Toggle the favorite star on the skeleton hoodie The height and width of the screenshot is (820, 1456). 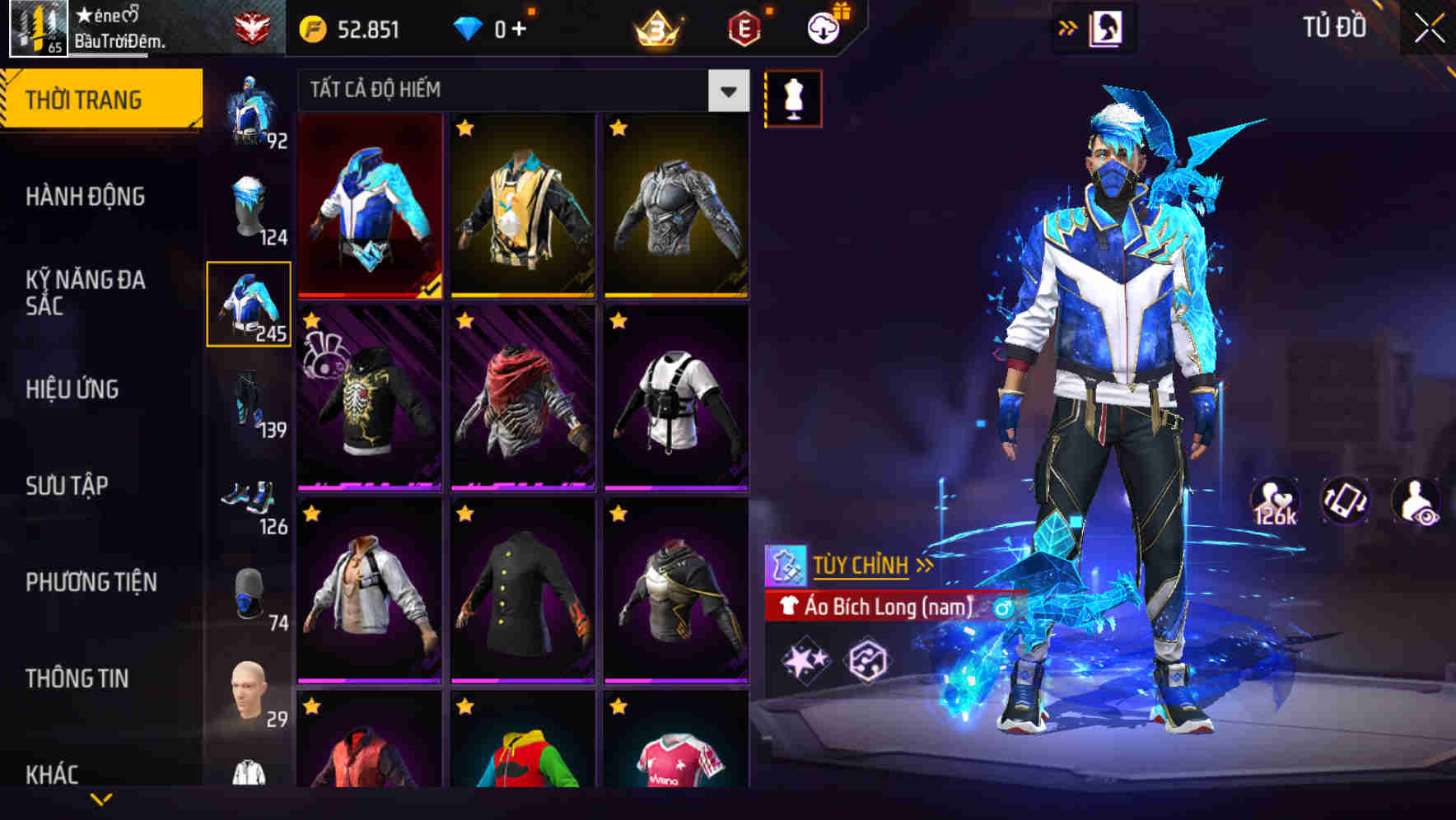click(311, 320)
